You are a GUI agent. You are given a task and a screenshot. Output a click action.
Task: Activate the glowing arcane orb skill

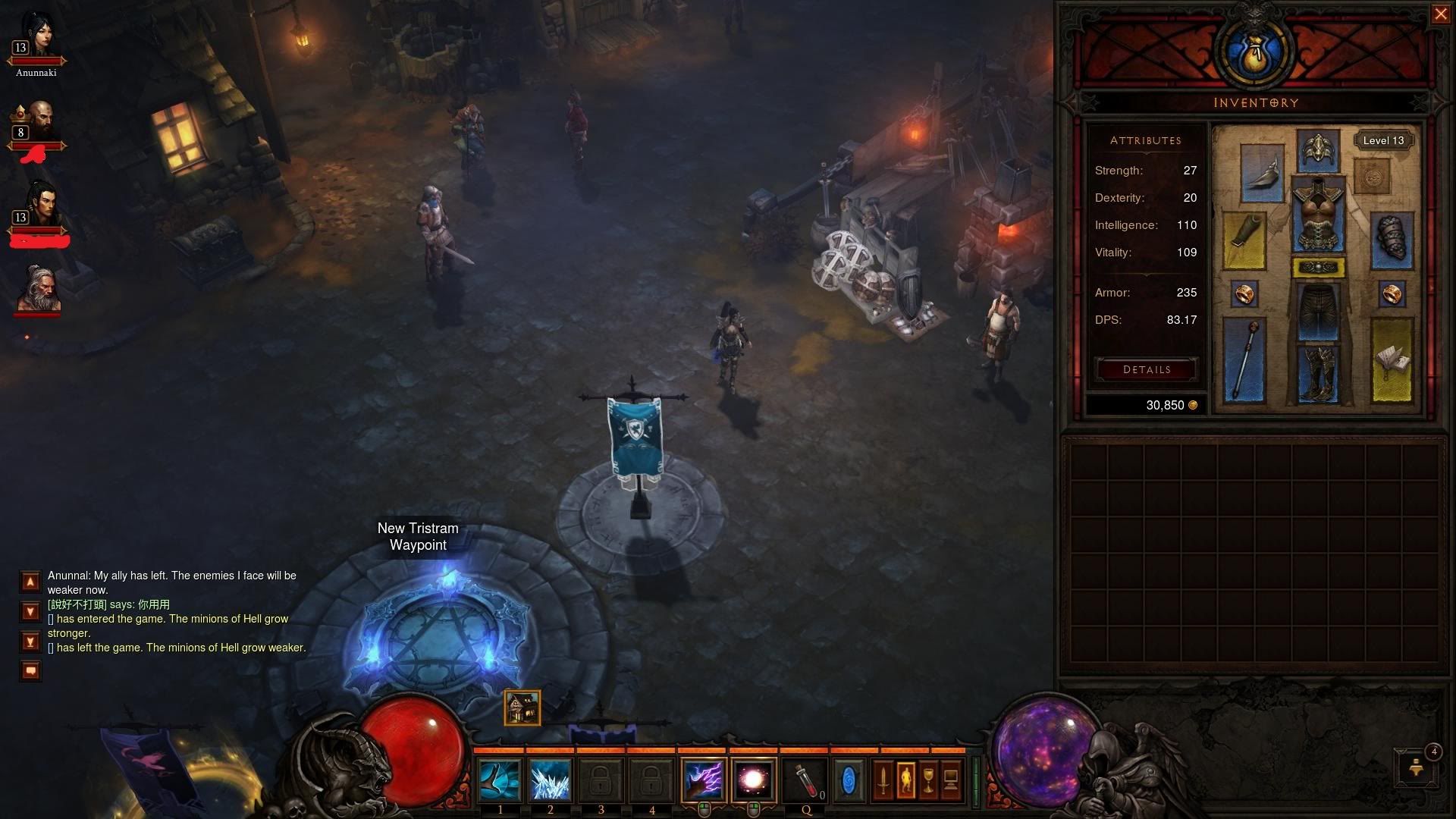click(754, 780)
